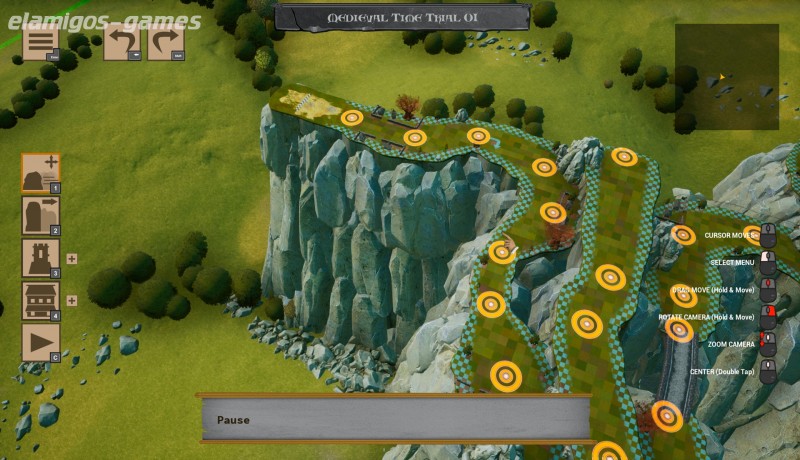Image resolution: width=800 pixels, height=460 pixels.
Task: Redo the undone action
Action: (166, 43)
